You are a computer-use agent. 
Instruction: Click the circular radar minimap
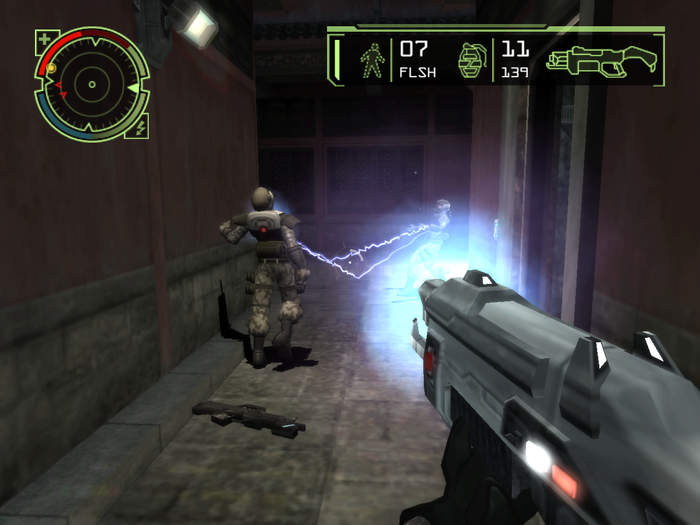point(91,84)
